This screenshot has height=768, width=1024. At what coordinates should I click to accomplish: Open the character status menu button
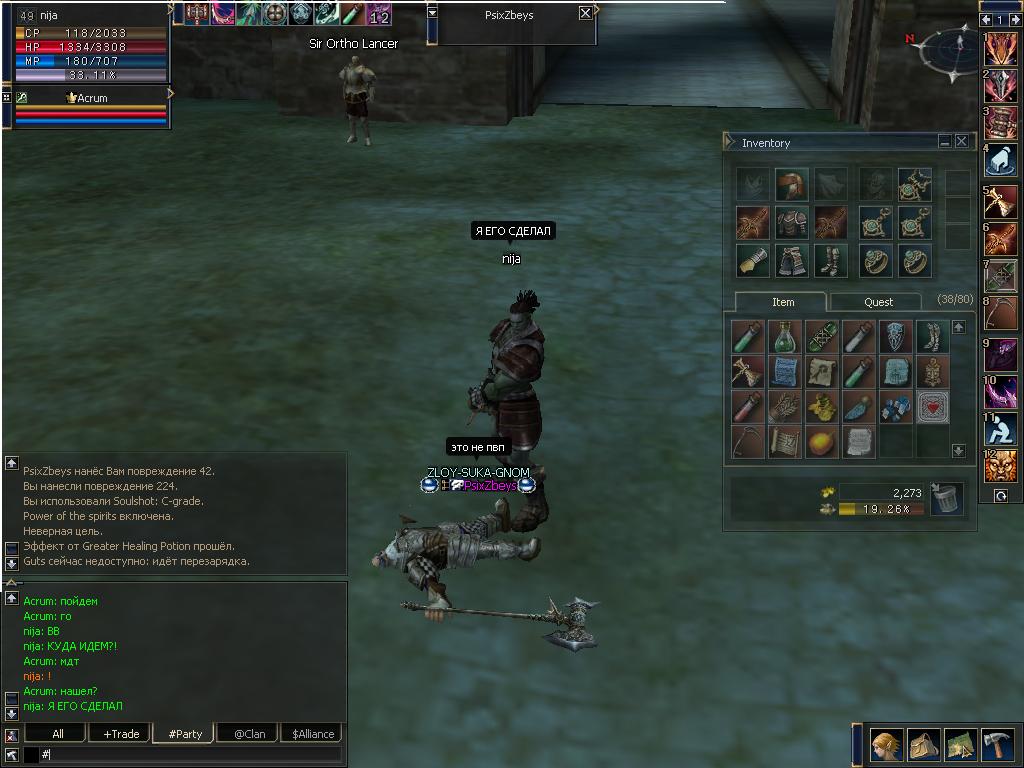tap(884, 745)
